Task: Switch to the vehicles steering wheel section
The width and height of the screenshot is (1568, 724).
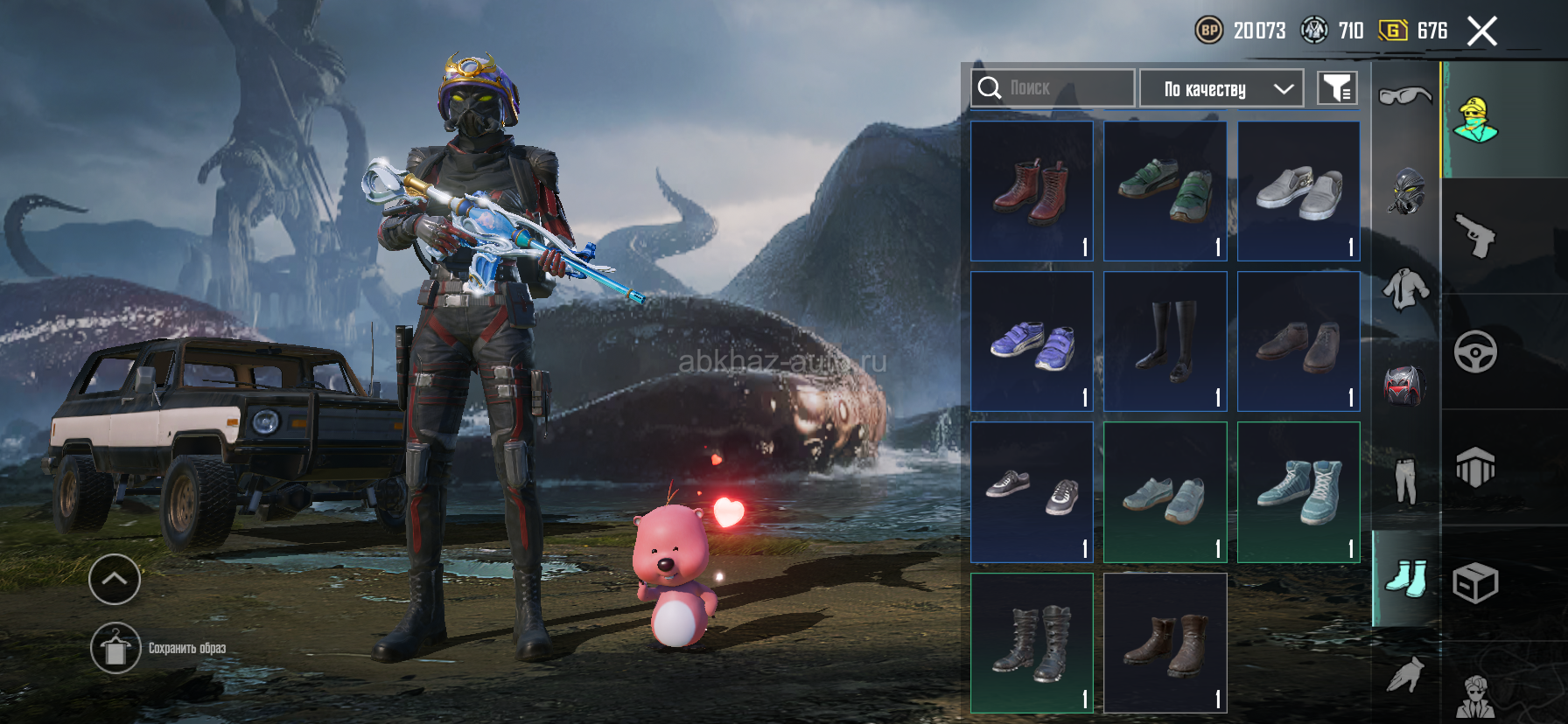Action: [1475, 352]
